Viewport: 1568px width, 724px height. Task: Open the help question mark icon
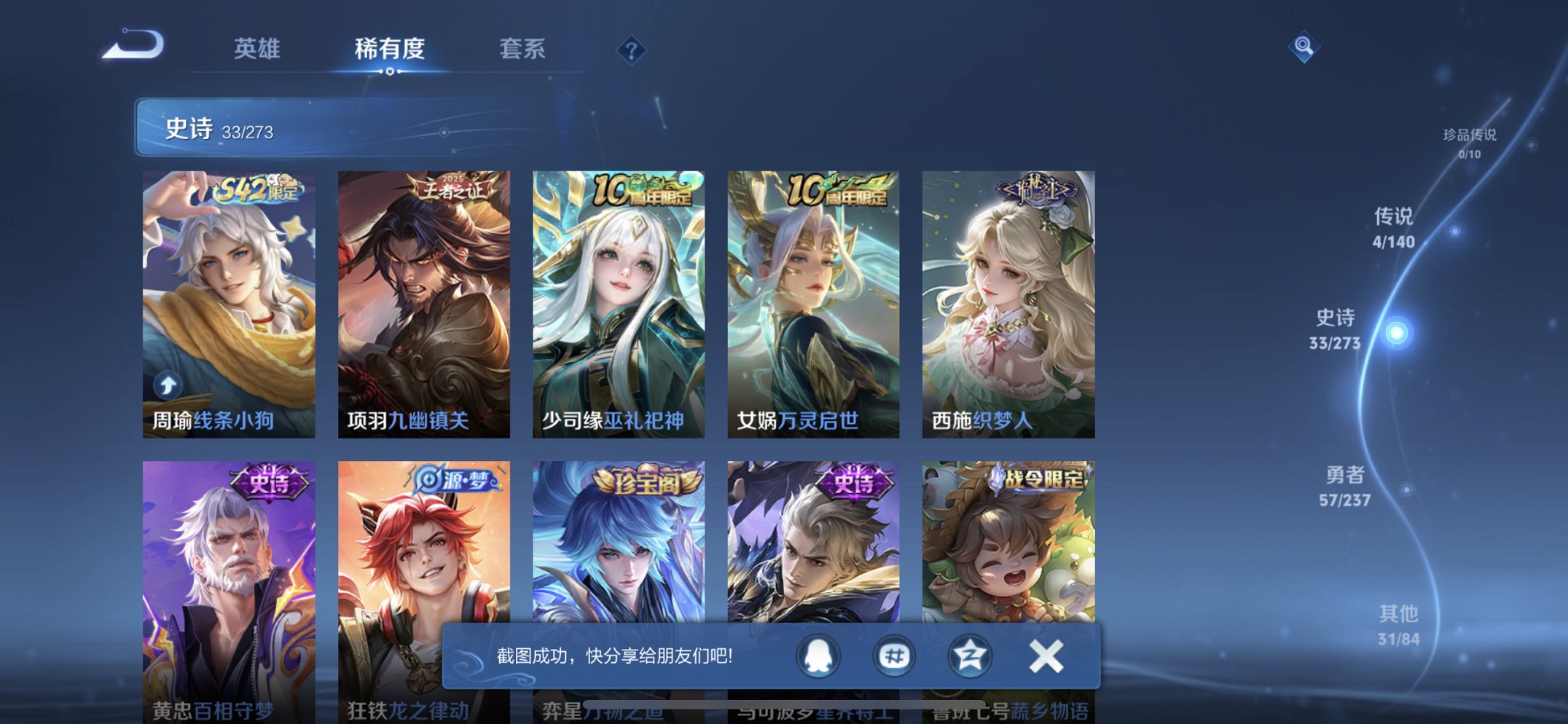click(x=632, y=50)
